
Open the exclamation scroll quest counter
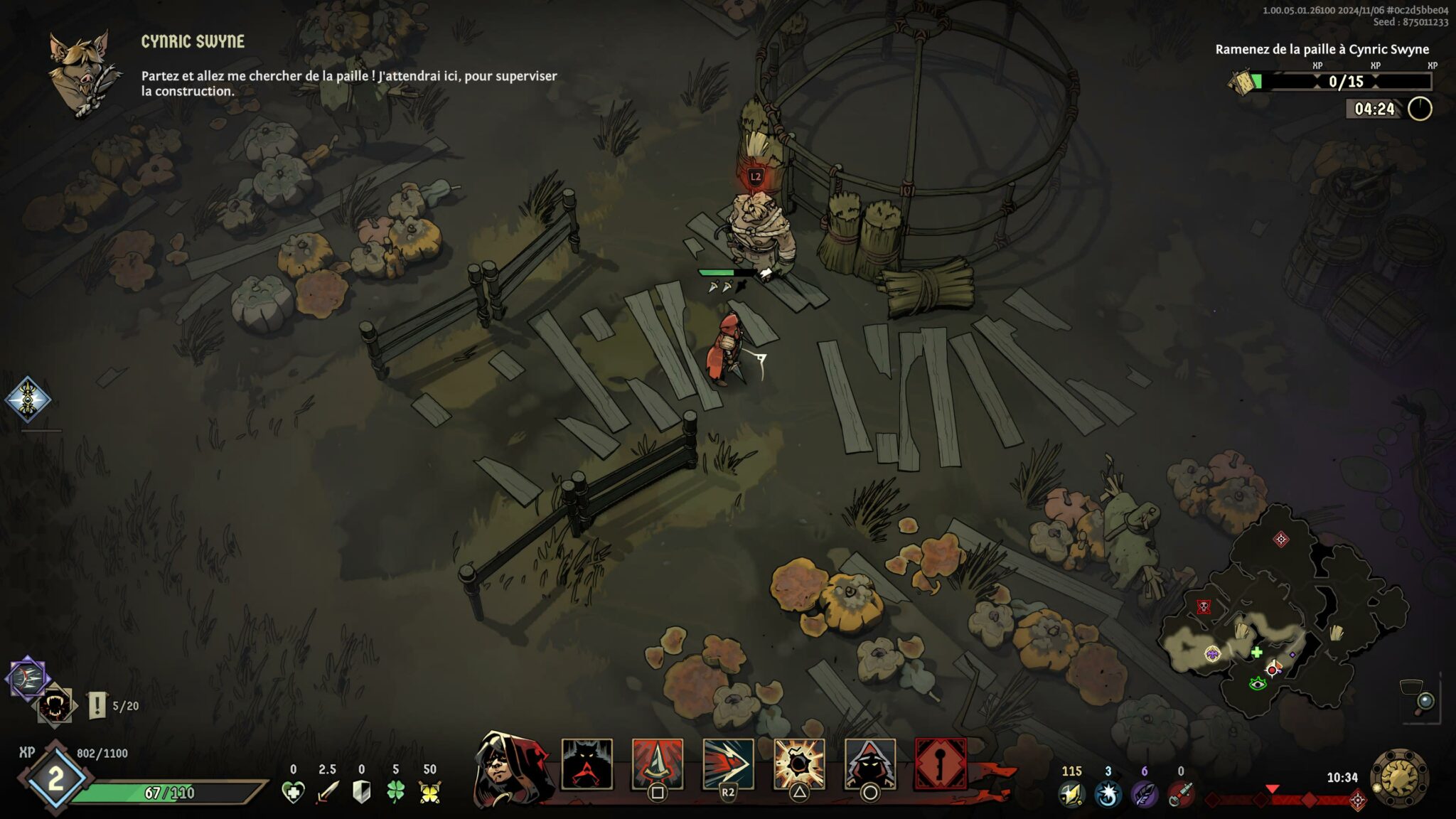tap(97, 705)
